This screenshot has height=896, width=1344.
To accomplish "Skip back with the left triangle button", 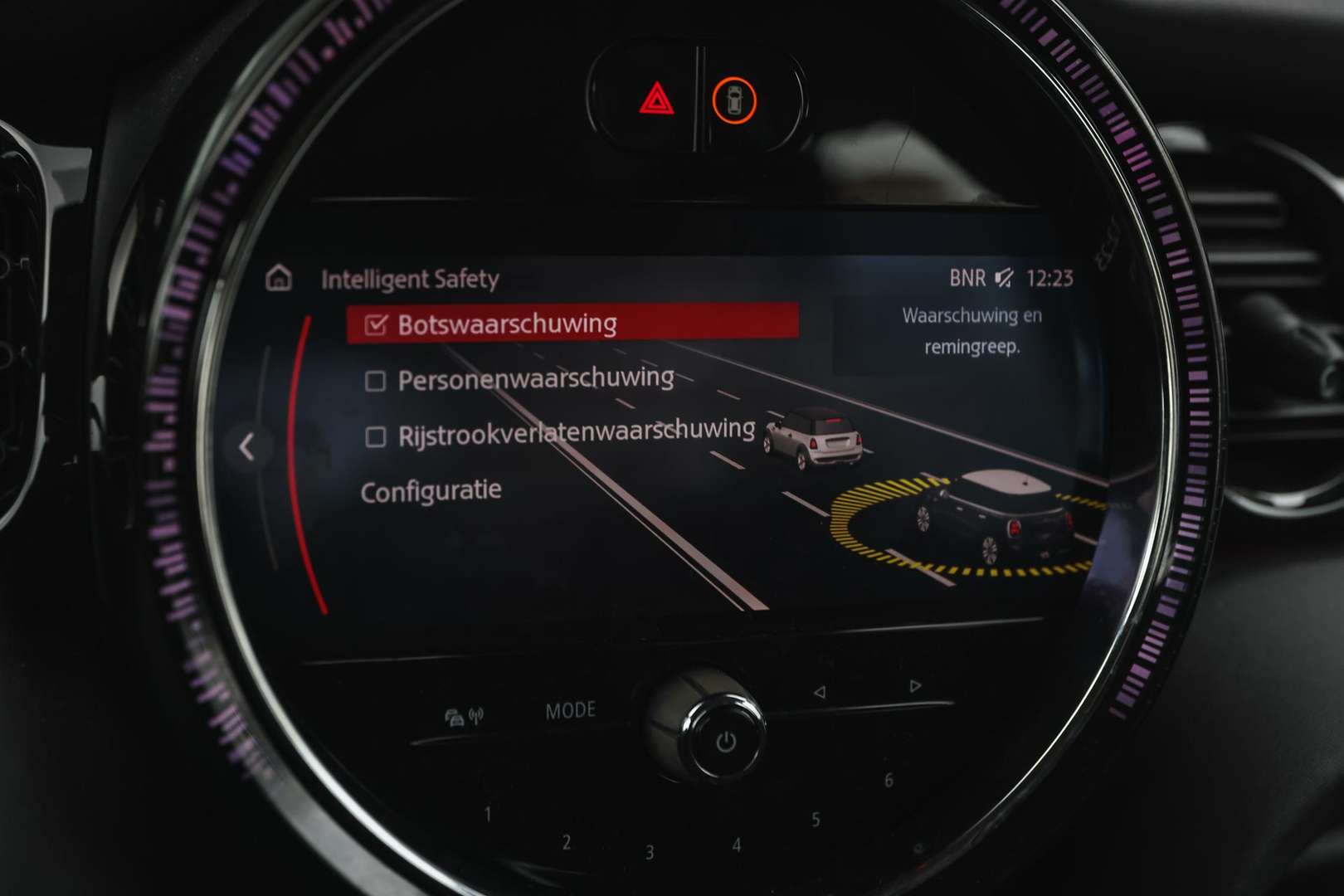I will [x=820, y=691].
